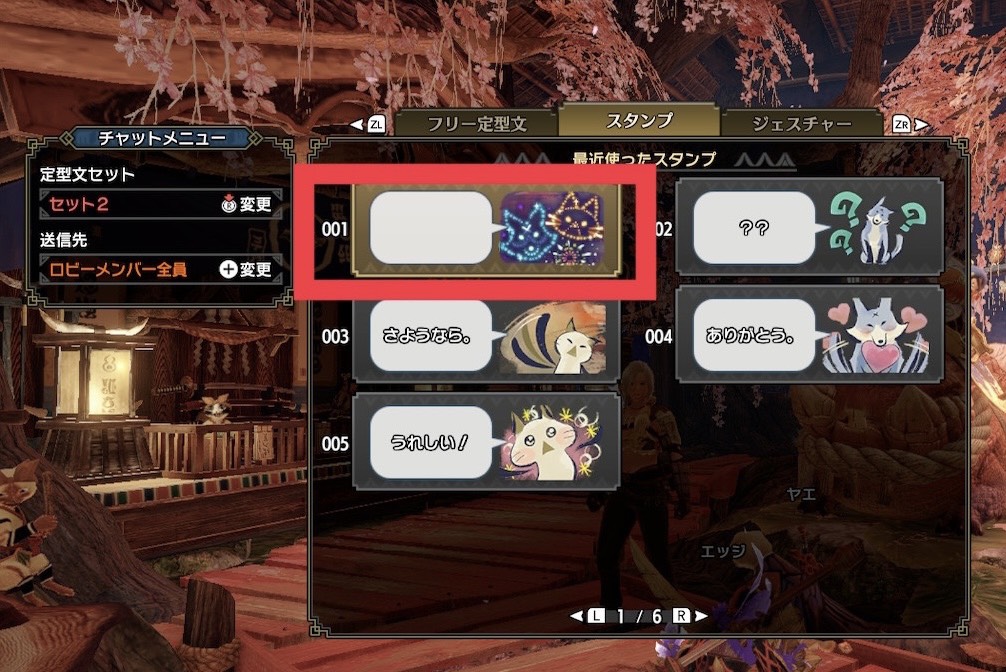This screenshot has height=672, width=1006.
Task: Select the ありがとう。 heart sticker
Action: point(809,335)
